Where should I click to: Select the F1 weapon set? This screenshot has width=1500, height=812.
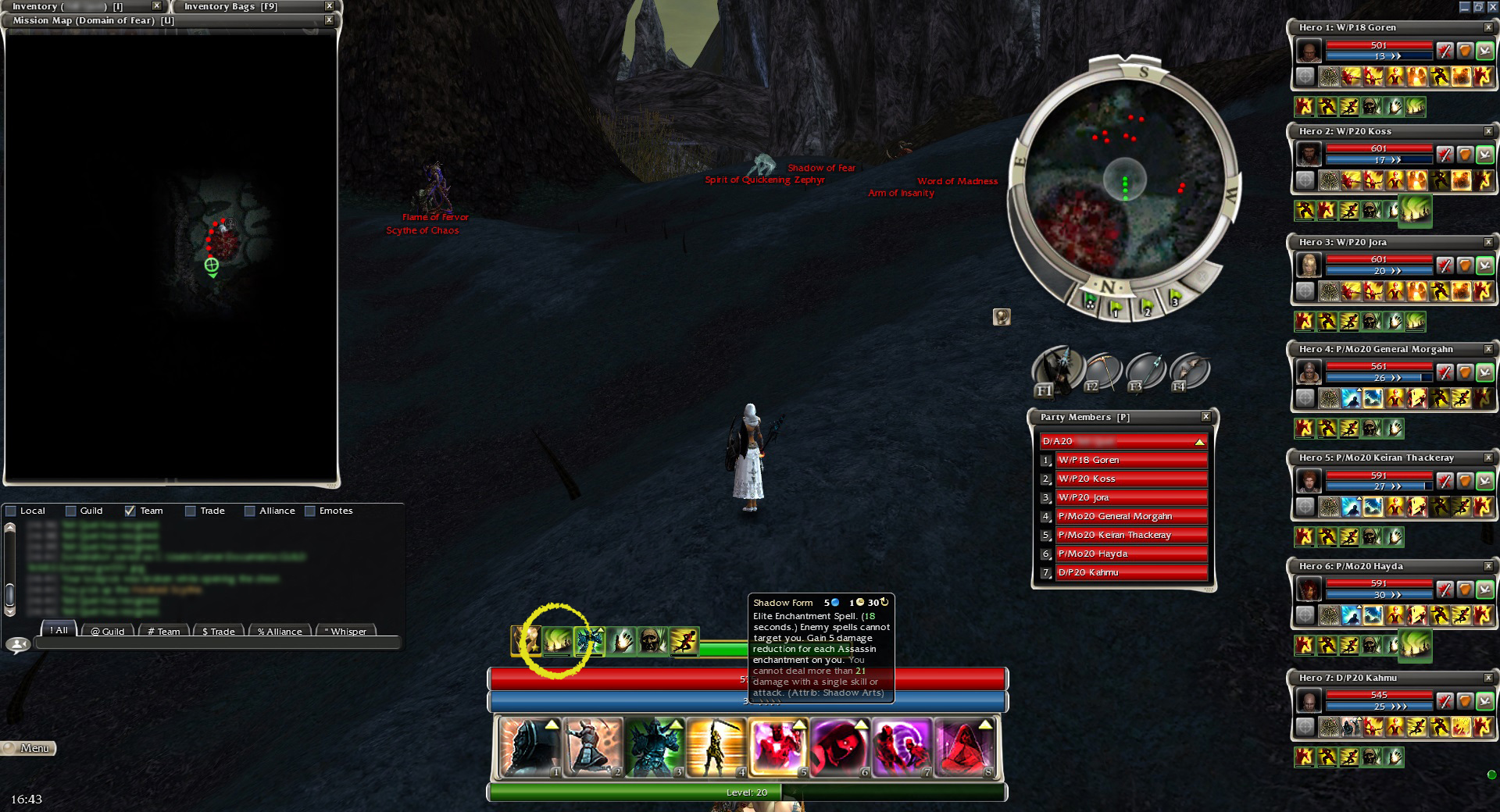pyautogui.click(x=1057, y=370)
